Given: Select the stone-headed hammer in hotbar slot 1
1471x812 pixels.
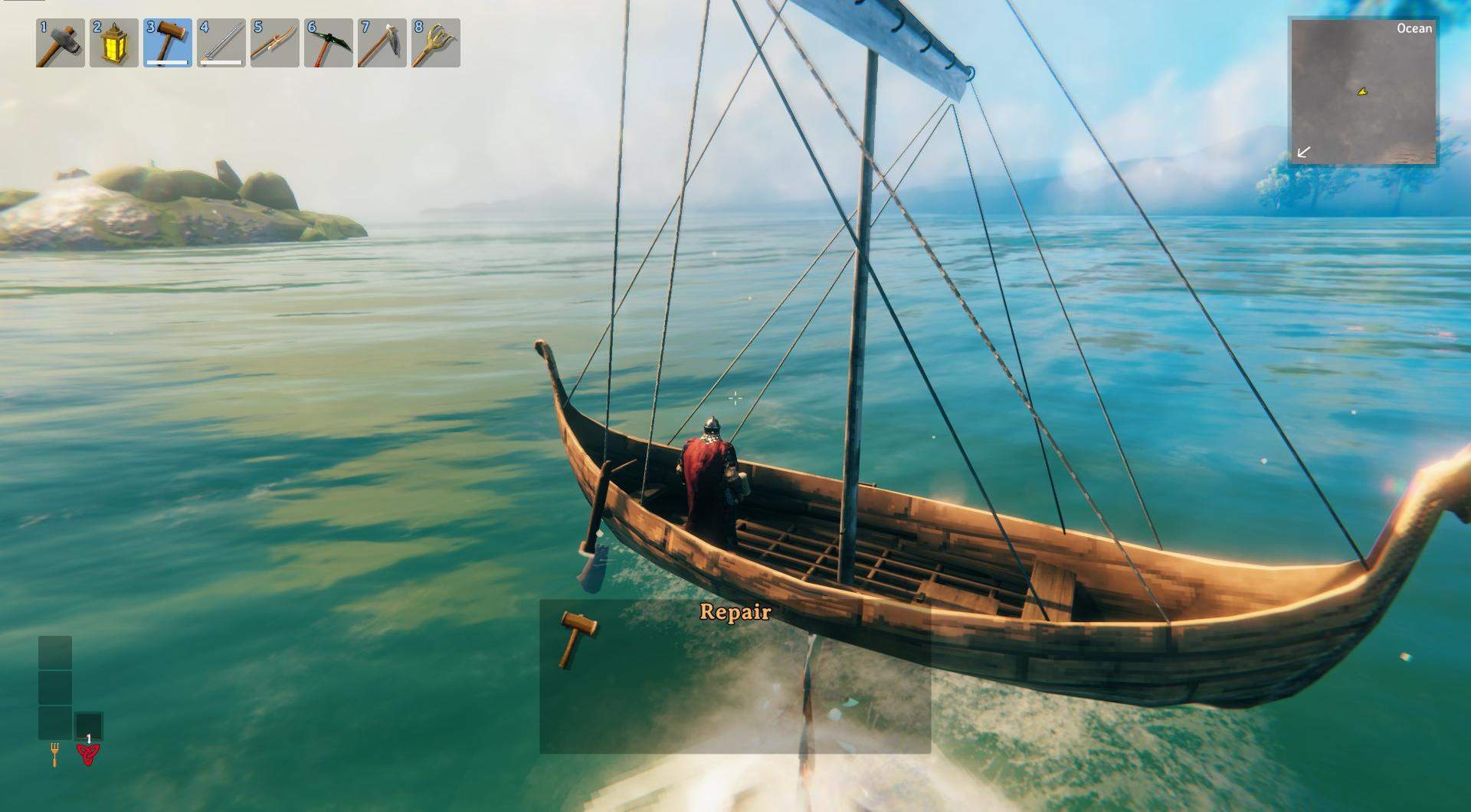Looking at the screenshot, I should pos(60,43).
